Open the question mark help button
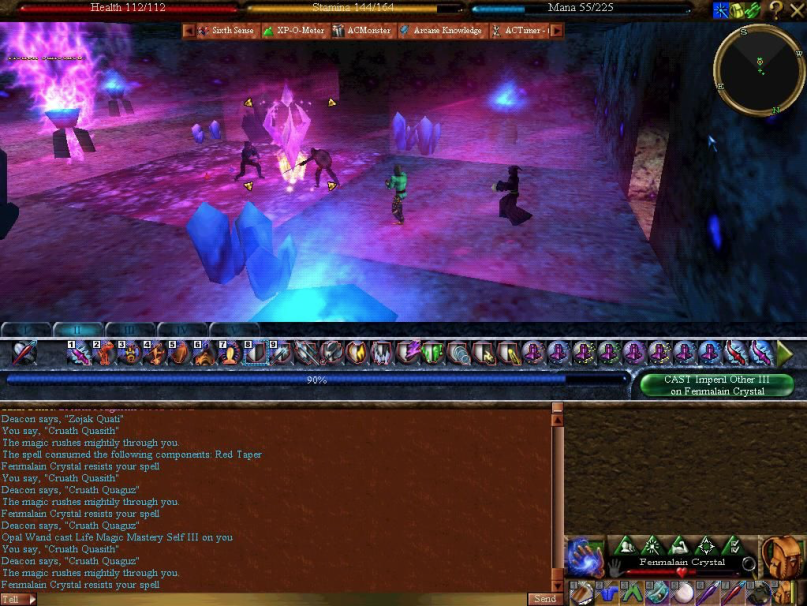The image size is (807, 606). (x=775, y=10)
